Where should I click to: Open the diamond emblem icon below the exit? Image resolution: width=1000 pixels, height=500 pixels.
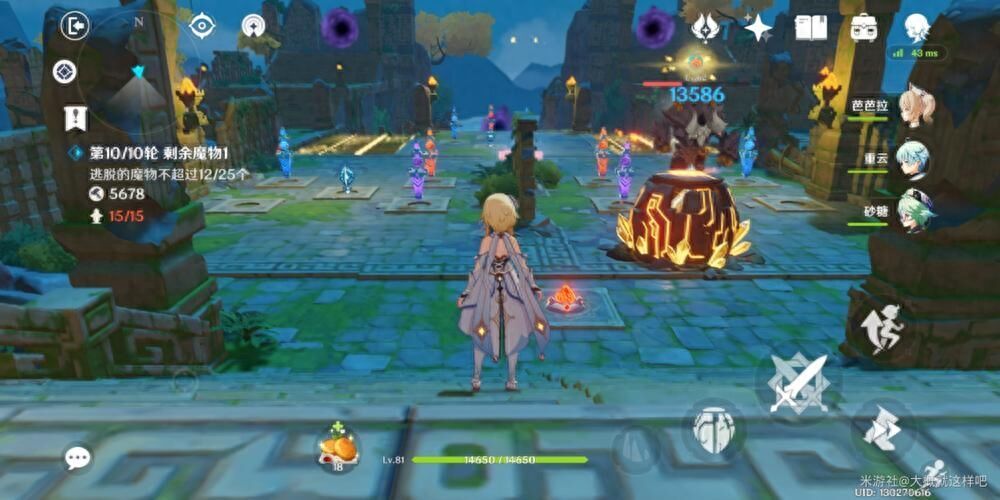tap(66, 72)
